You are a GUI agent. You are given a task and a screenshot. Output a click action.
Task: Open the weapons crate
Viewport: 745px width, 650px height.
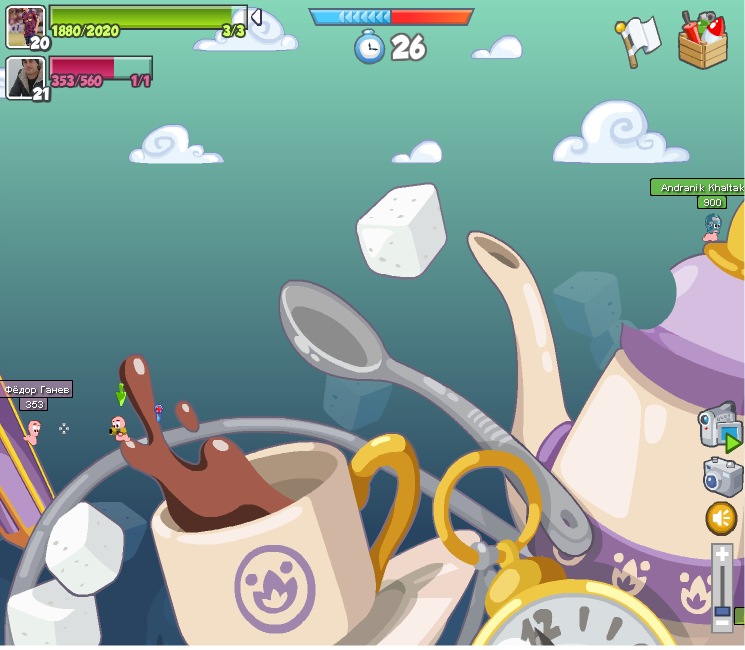(x=702, y=40)
